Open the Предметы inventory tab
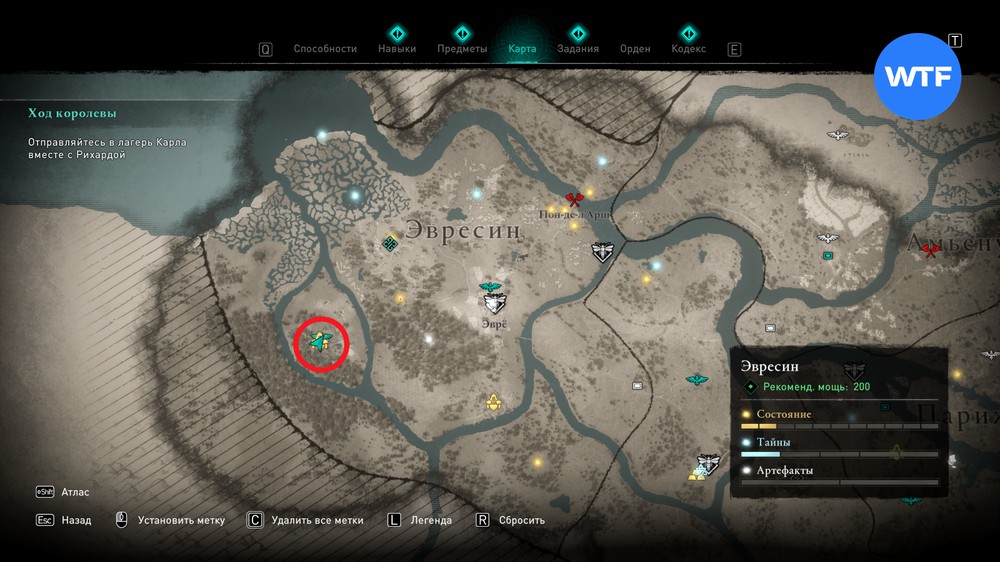Image resolution: width=1000 pixels, height=562 pixels. pos(462,48)
